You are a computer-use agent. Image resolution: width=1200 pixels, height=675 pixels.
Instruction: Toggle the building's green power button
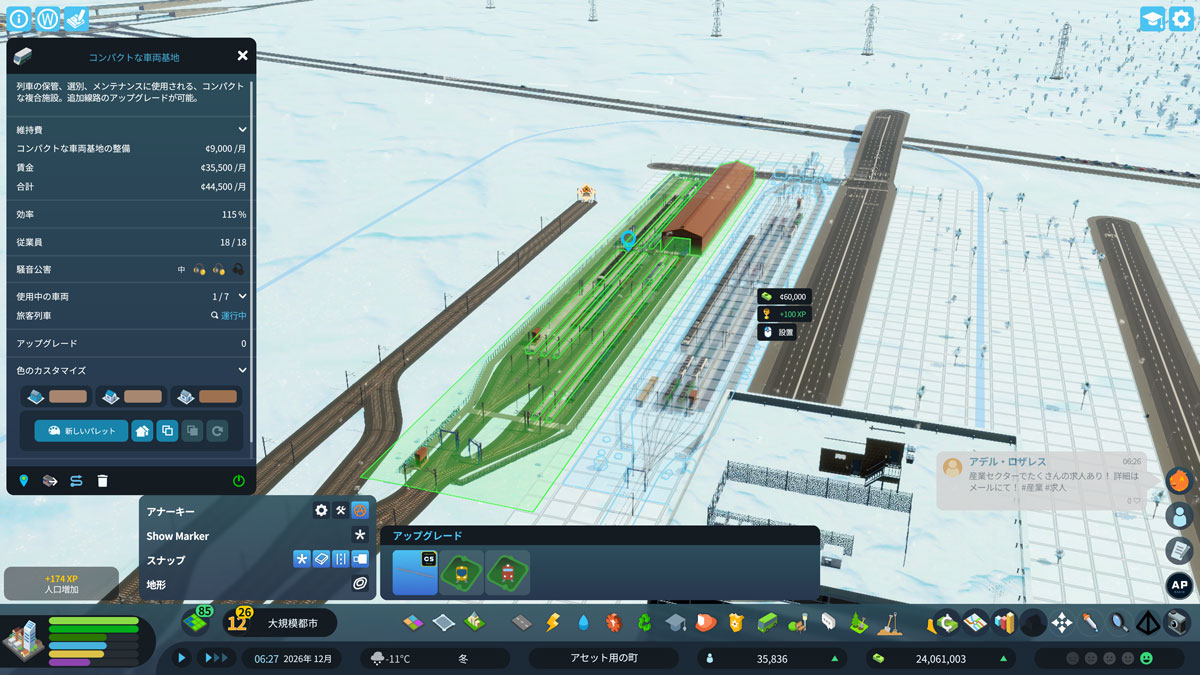238,481
